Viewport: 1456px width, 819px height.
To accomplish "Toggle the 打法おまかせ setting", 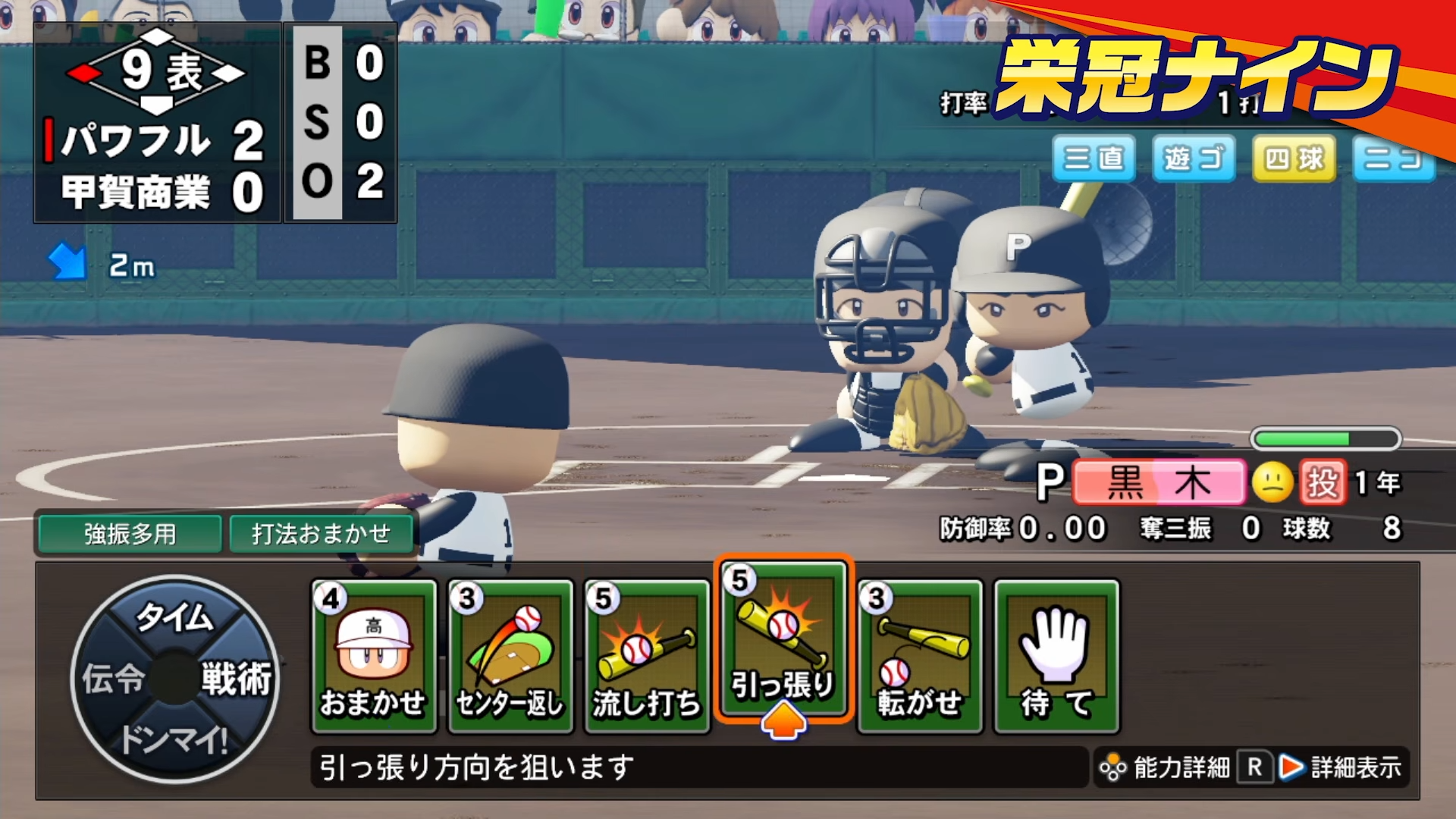I will pyautogui.click(x=322, y=534).
